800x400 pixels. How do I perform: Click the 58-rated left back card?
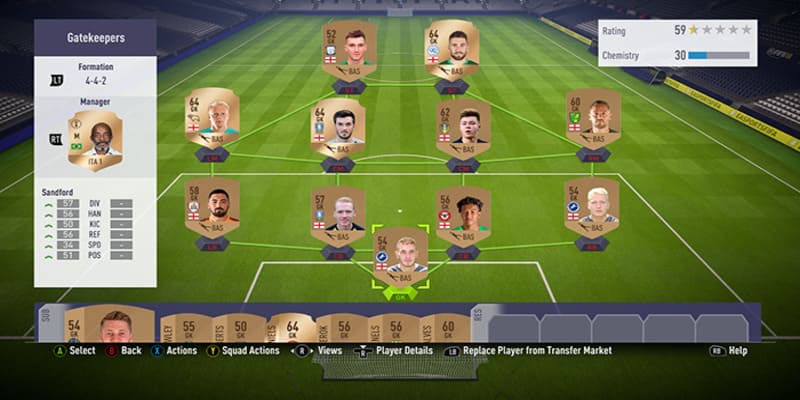coord(212,207)
